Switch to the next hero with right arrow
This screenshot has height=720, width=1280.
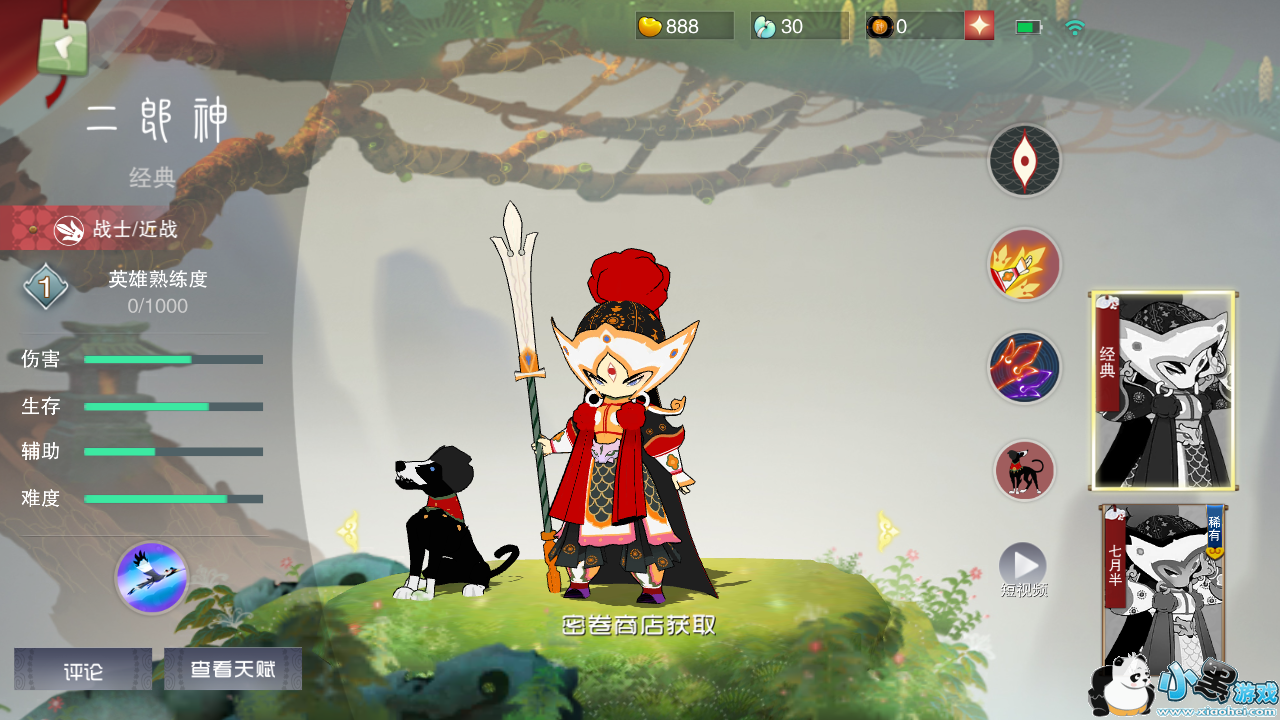tap(886, 531)
